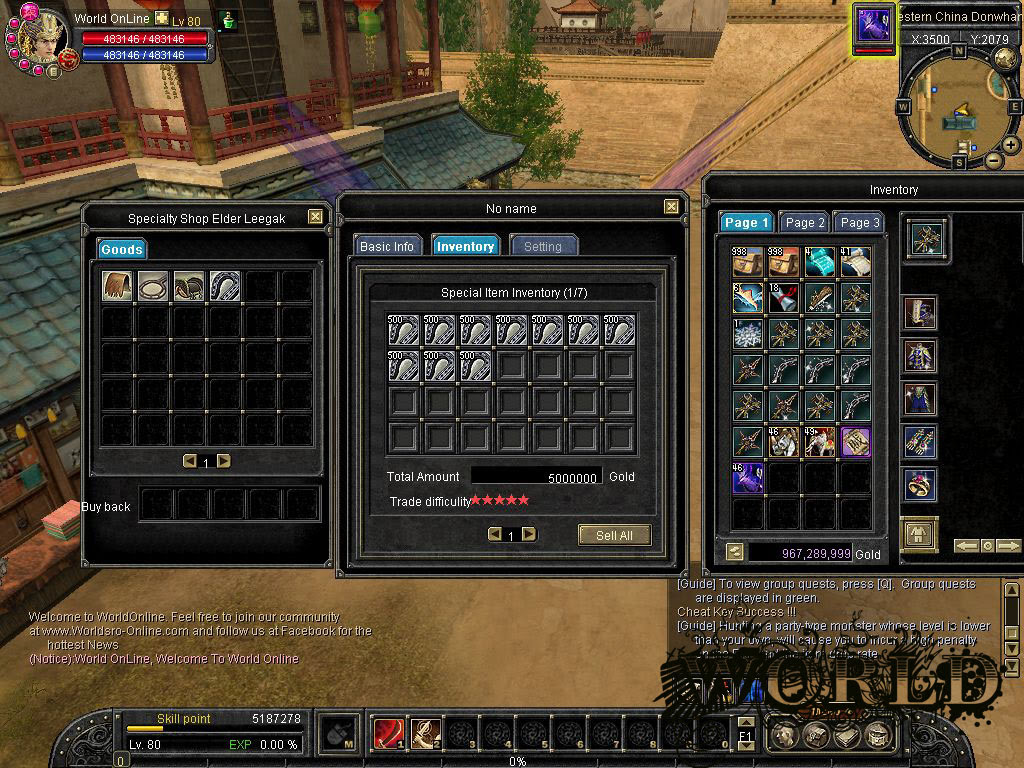Zoom in on the minimap

pyautogui.click(x=1011, y=145)
